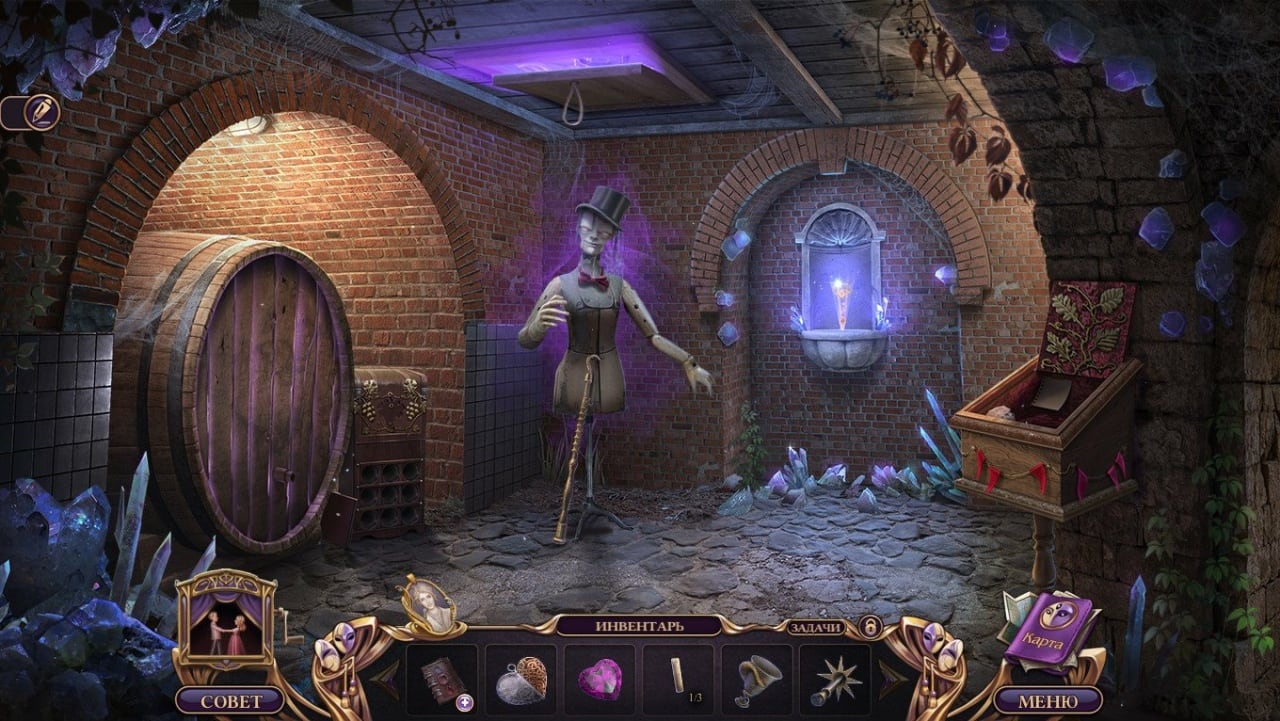Select the red leather book item
1280x721 pixels.
441,679
